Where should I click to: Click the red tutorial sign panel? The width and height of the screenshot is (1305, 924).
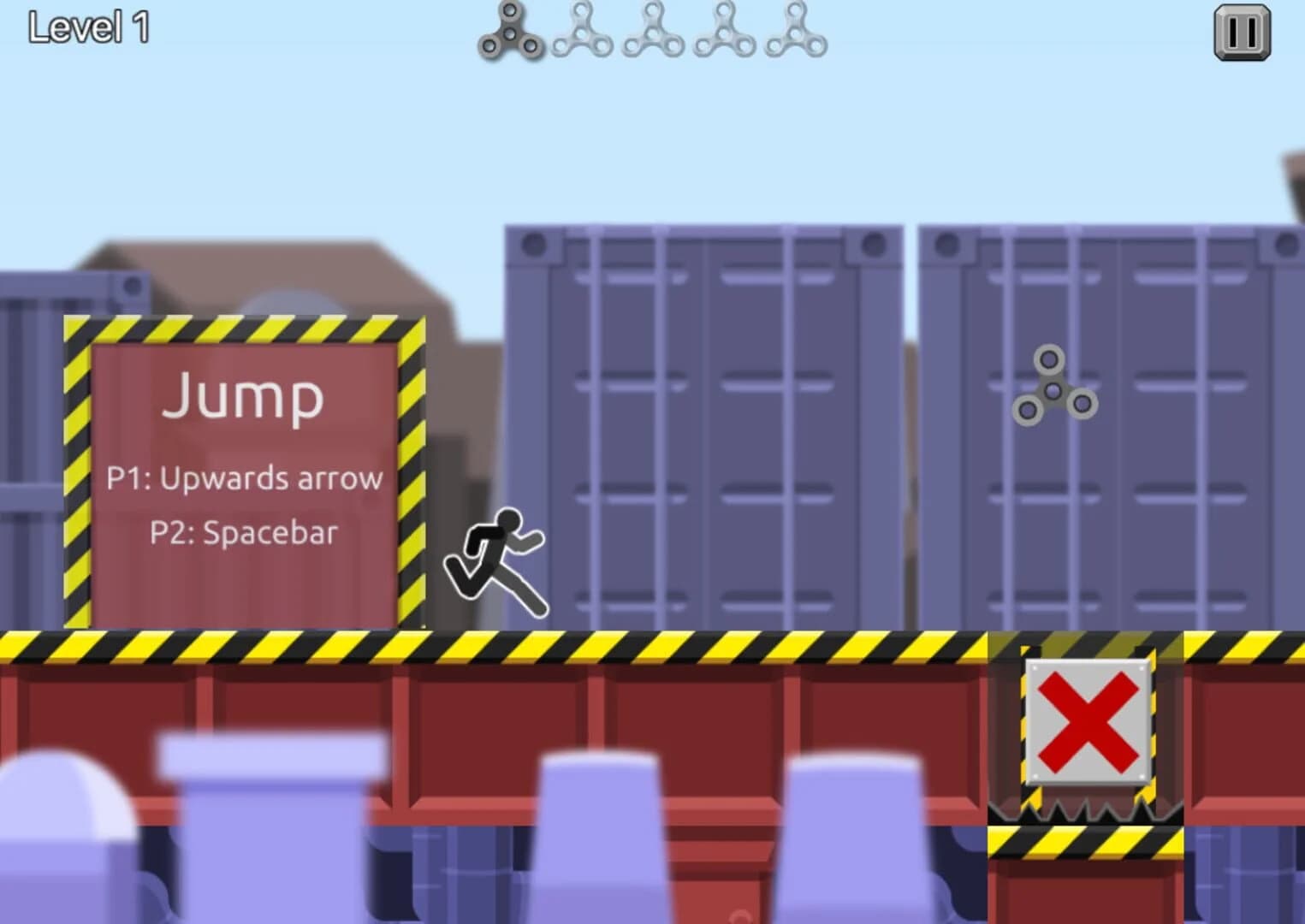click(244, 590)
